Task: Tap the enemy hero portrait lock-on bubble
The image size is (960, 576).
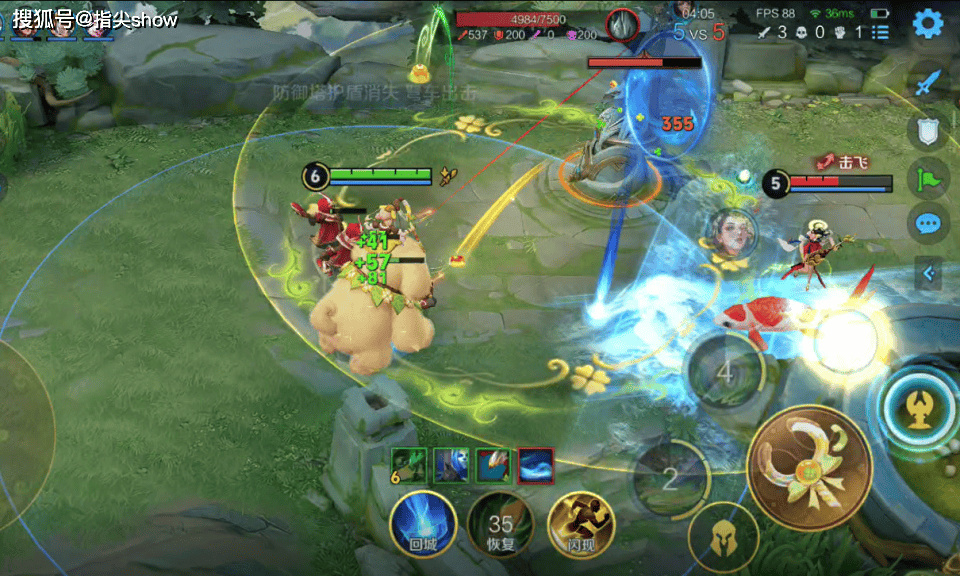Action: click(x=729, y=233)
